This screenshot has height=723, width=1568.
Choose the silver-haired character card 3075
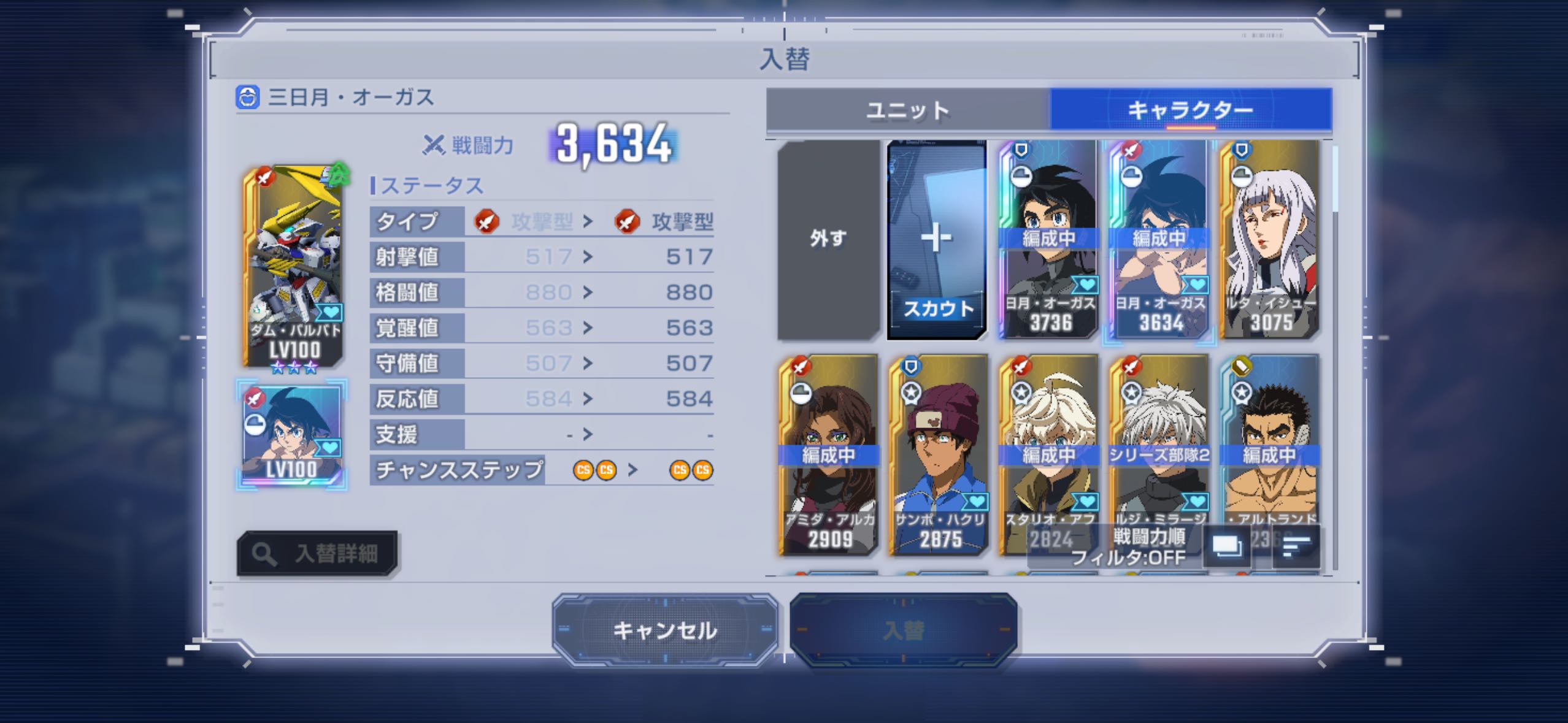[x=1270, y=239]
